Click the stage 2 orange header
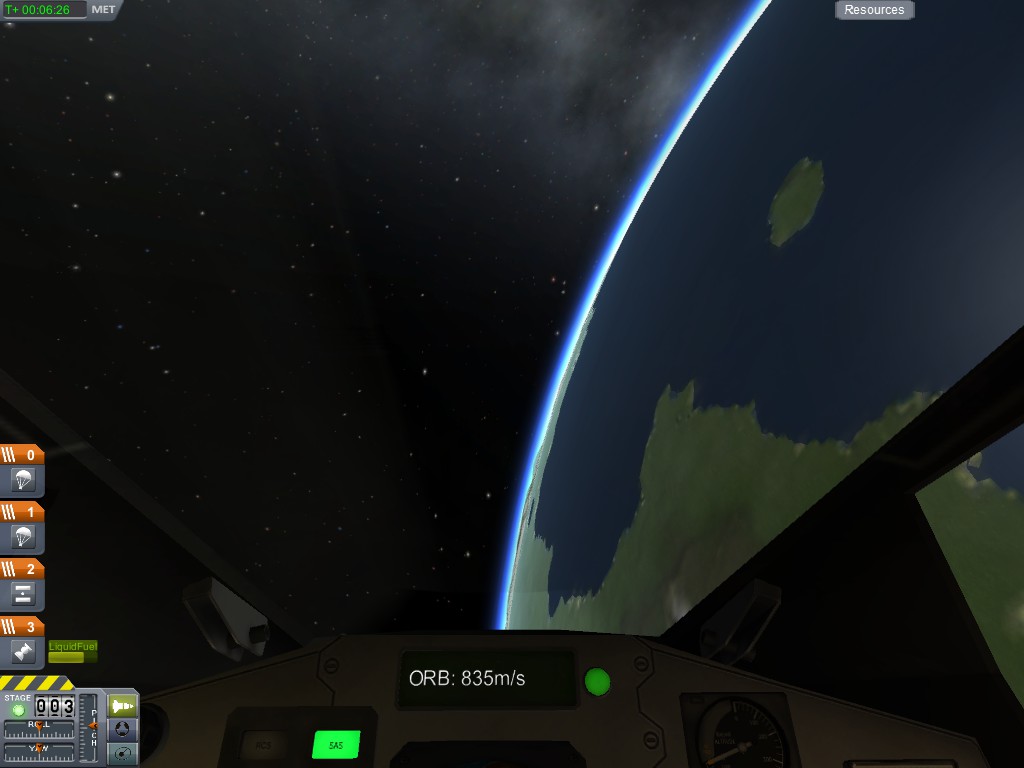The height and width of the screenshot is (768, 1024). [x=22, y=569]
